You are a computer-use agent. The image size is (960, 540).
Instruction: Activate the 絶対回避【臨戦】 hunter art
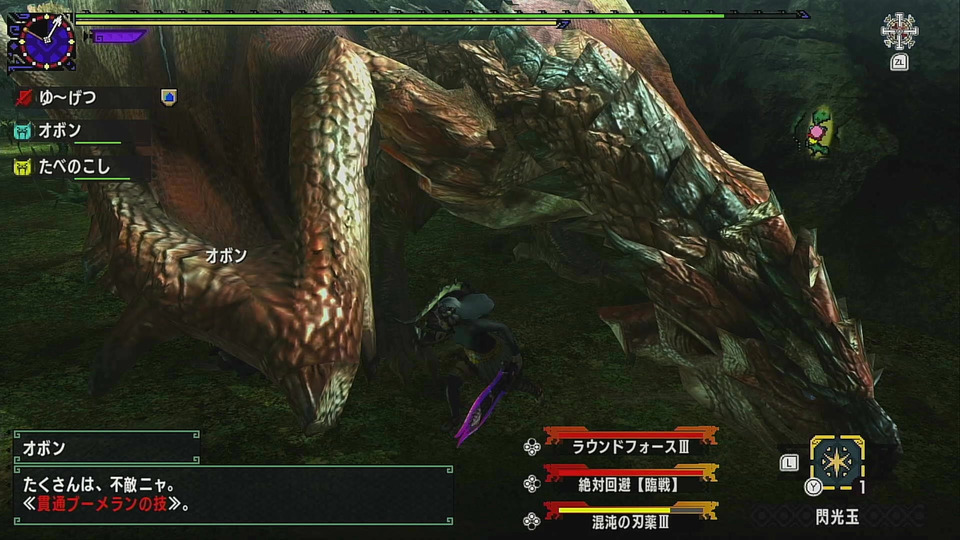(x=630, y=483)
